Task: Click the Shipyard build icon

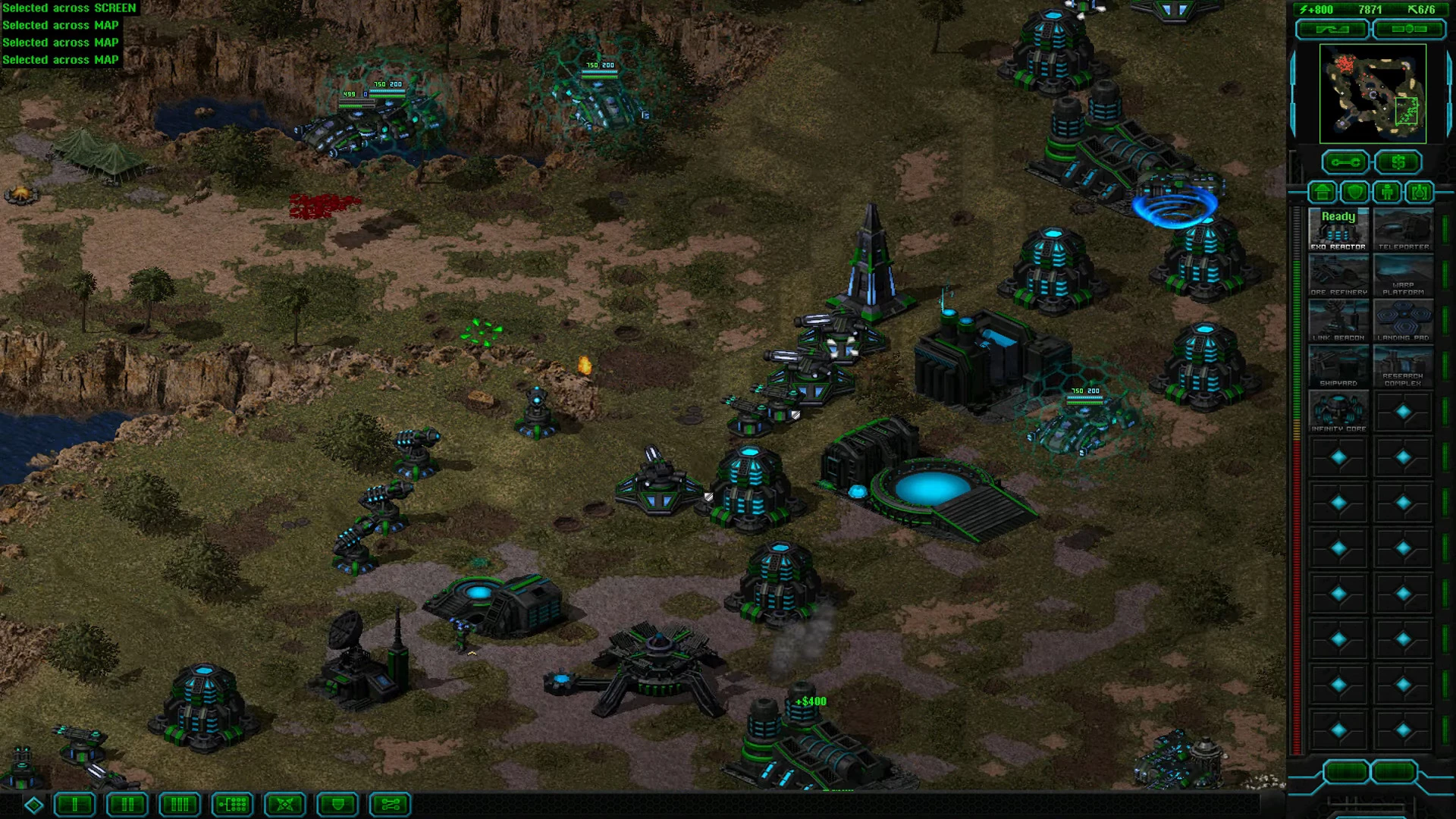Action: [x=1338, y=365]
